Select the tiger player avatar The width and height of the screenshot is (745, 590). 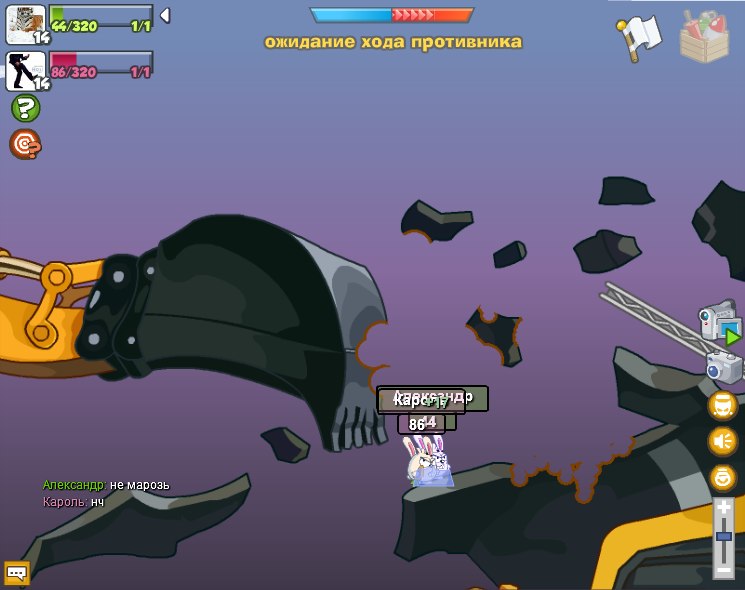(x=25, y=24)
